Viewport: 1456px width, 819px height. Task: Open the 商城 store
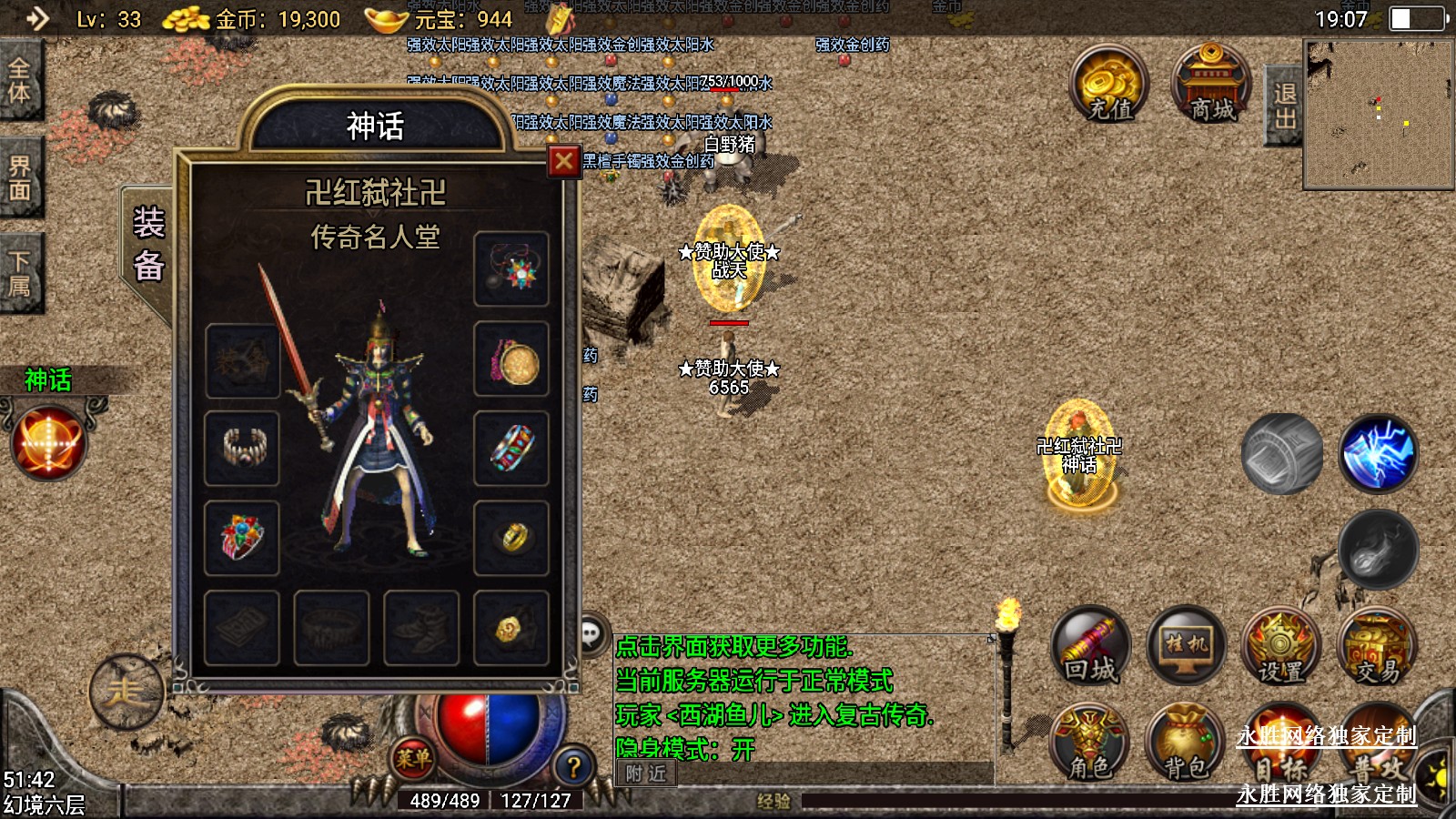1212,84
